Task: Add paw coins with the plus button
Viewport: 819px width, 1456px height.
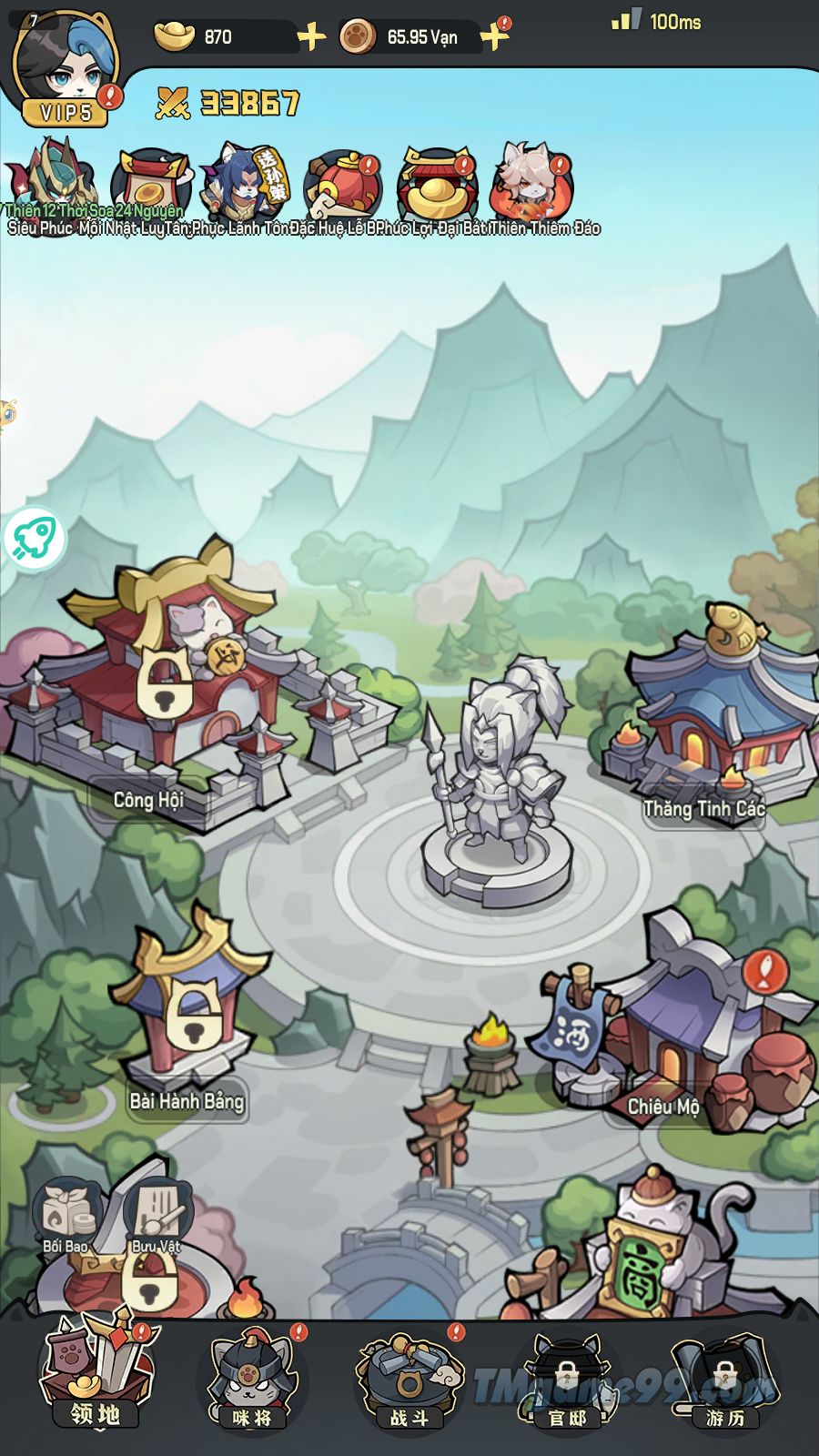Action: click(494, 37)
